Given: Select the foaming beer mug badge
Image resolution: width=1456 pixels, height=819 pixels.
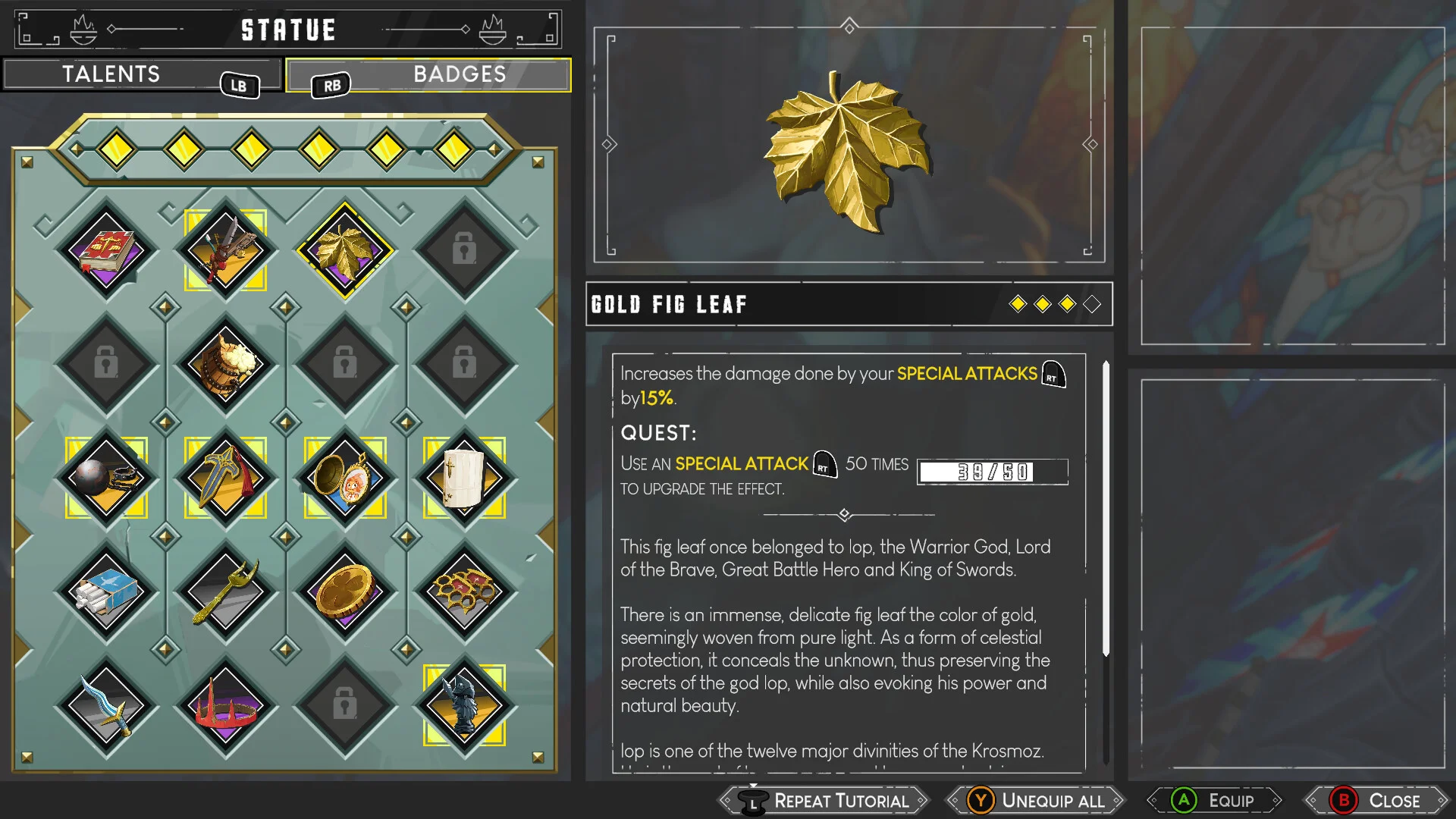Looking at the screenshot, I should point(225,365).
